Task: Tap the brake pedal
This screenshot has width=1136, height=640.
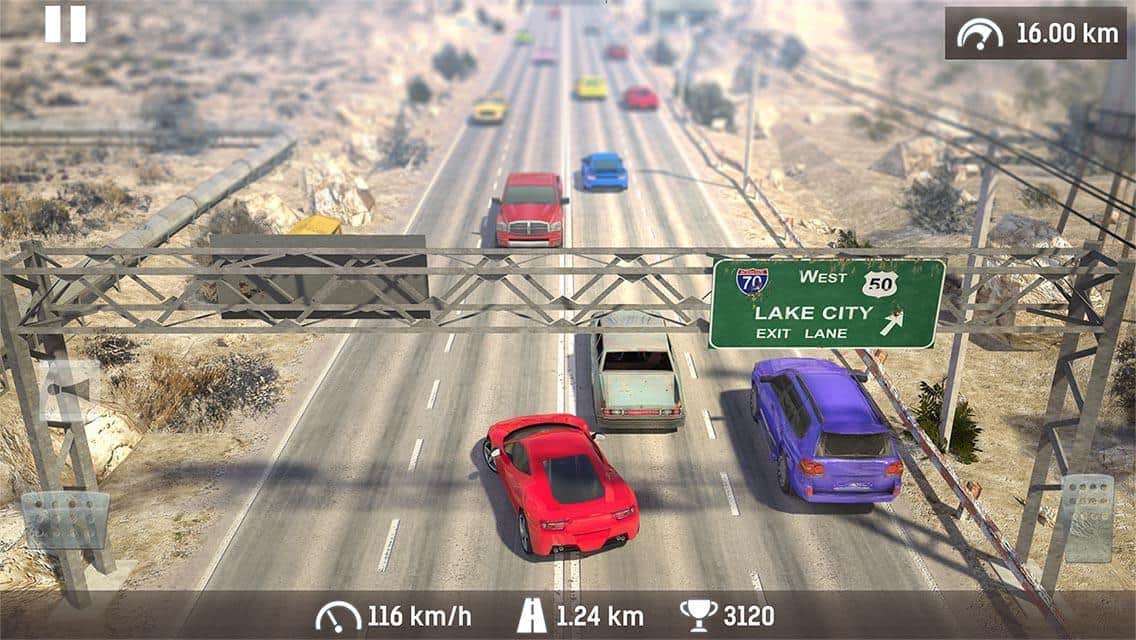Action: tap(65, 520)
